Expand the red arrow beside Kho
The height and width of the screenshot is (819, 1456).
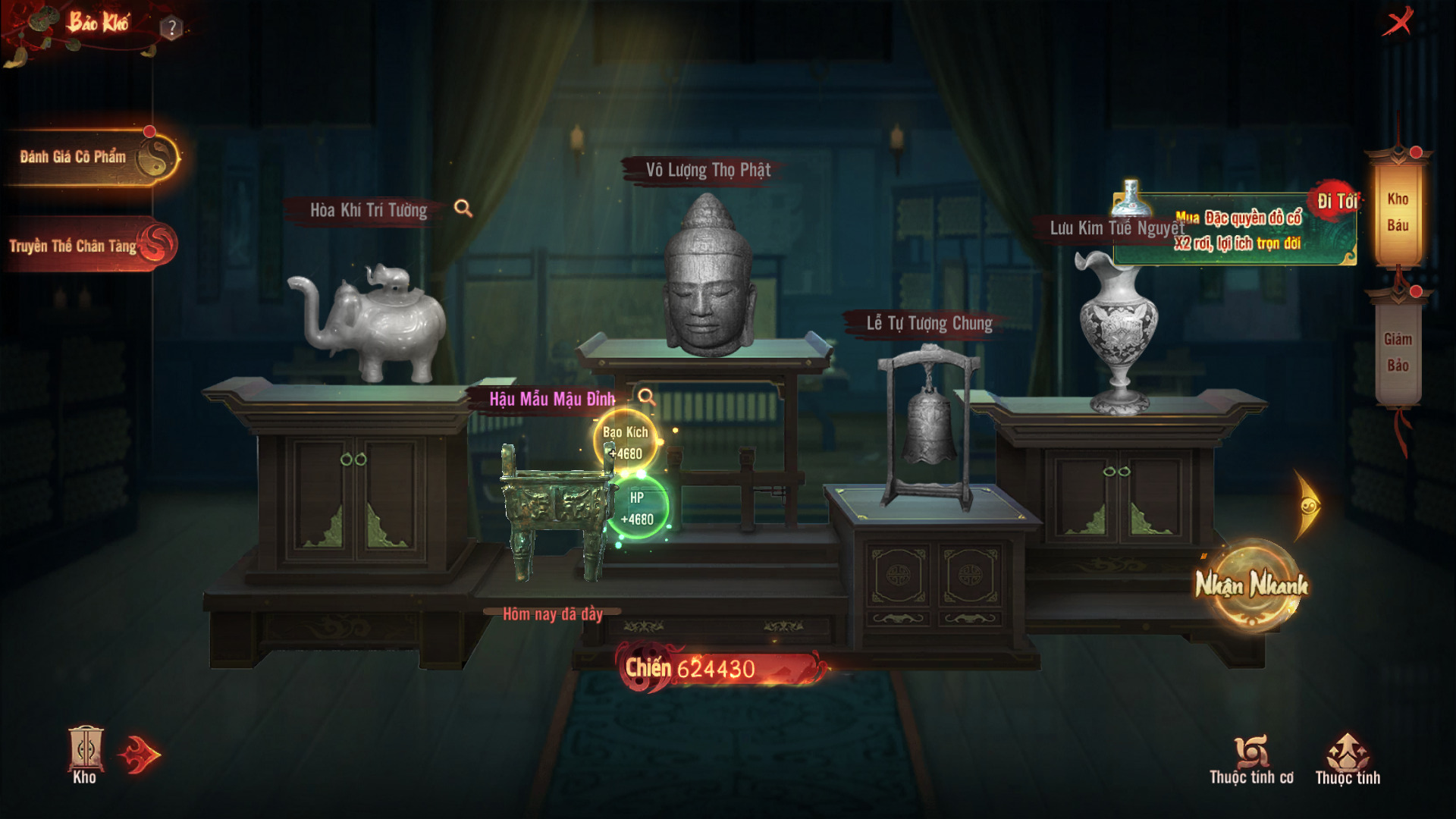pos(140,755)
